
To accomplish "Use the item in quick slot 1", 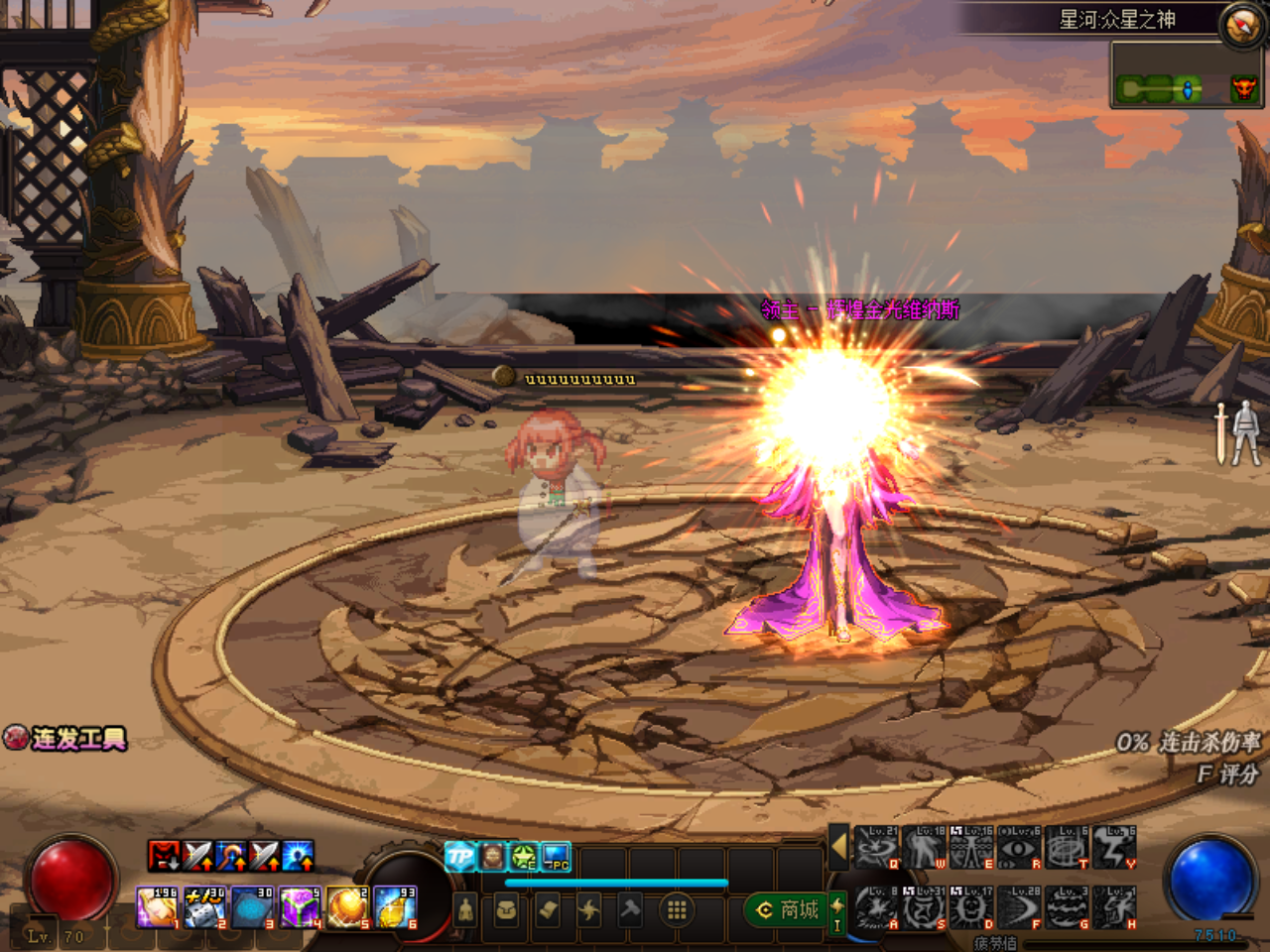I will [157, 907].
